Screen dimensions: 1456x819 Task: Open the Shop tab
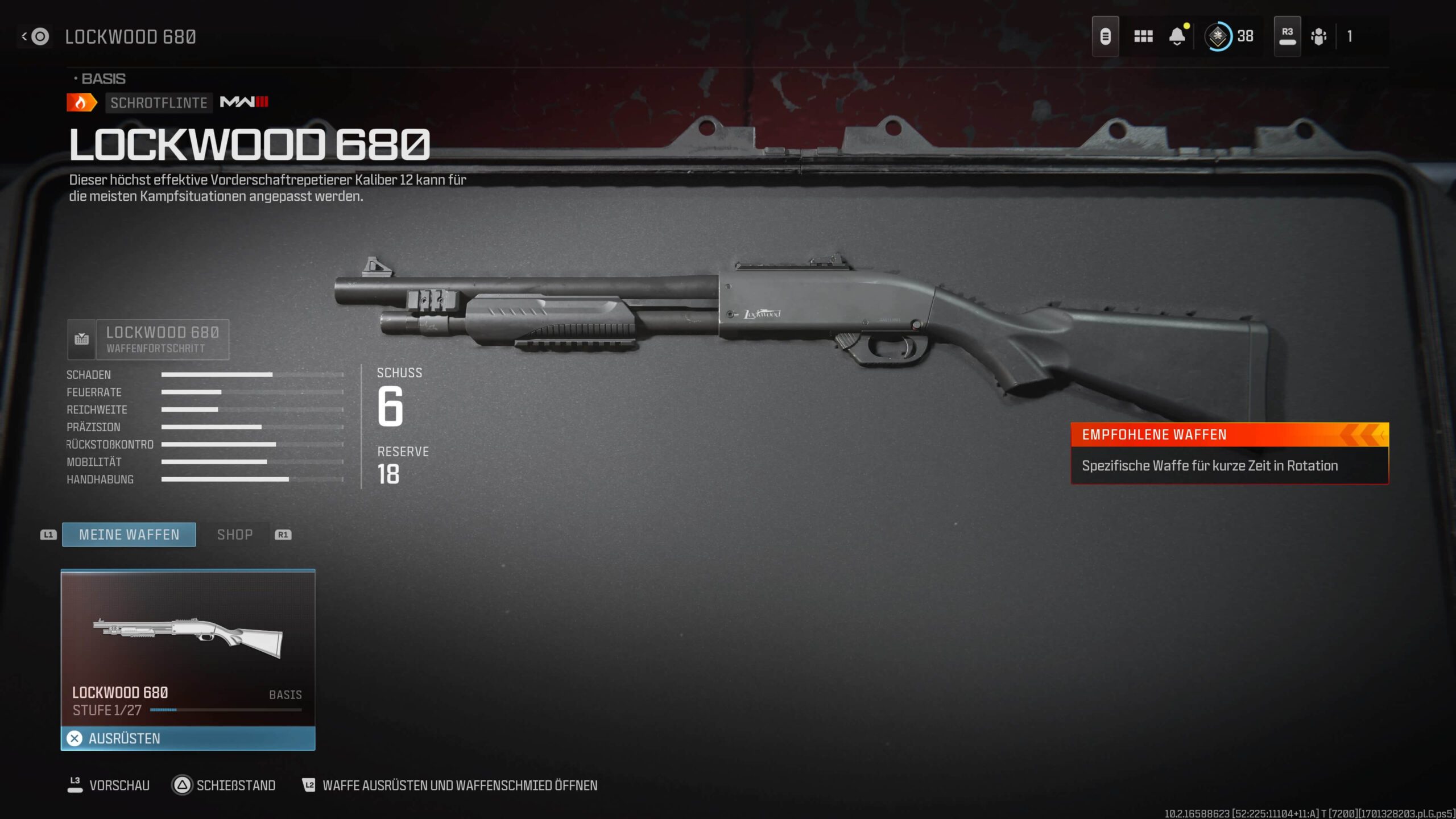point(235,535)
